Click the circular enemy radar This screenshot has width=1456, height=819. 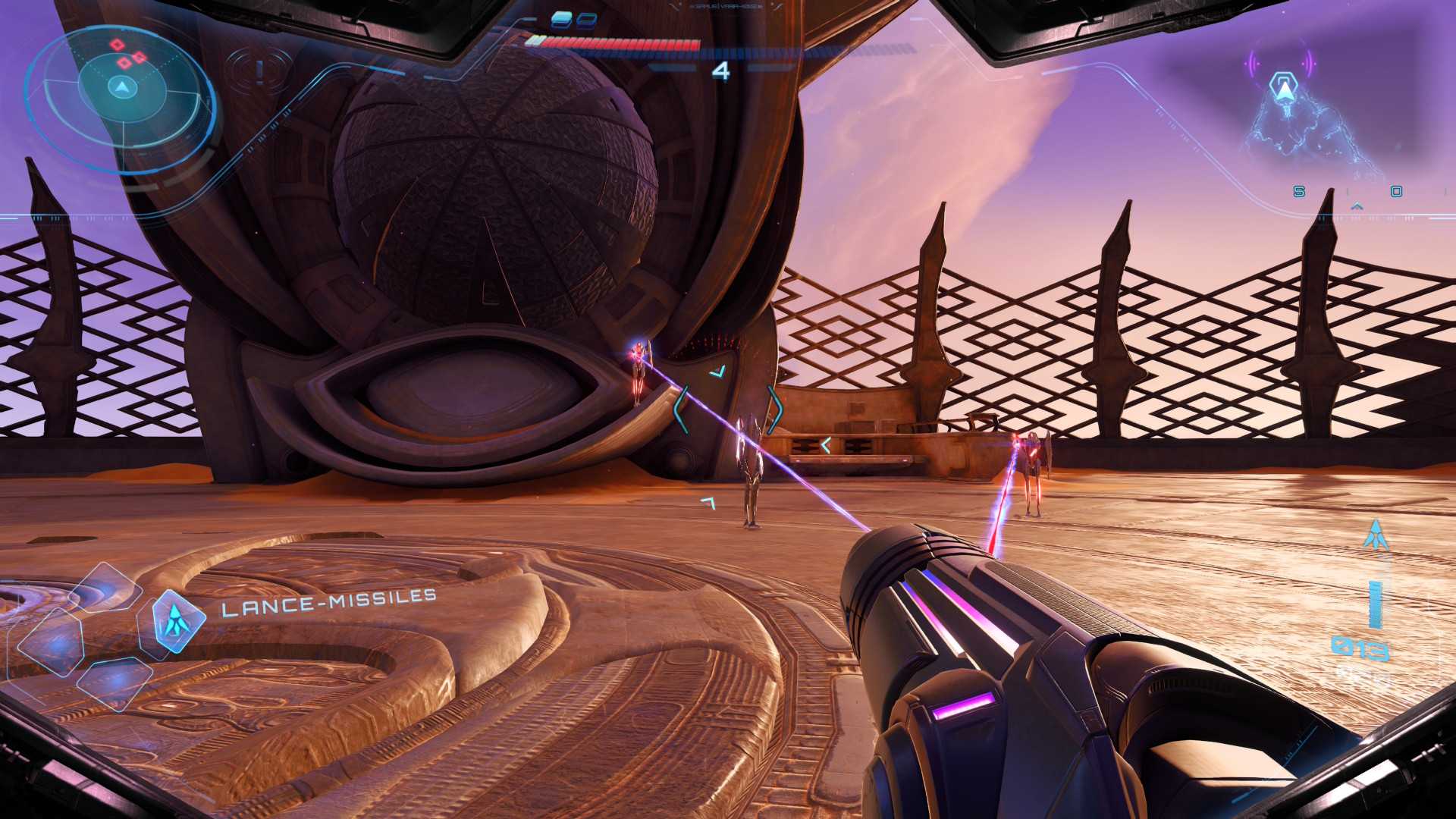(120, 89)
